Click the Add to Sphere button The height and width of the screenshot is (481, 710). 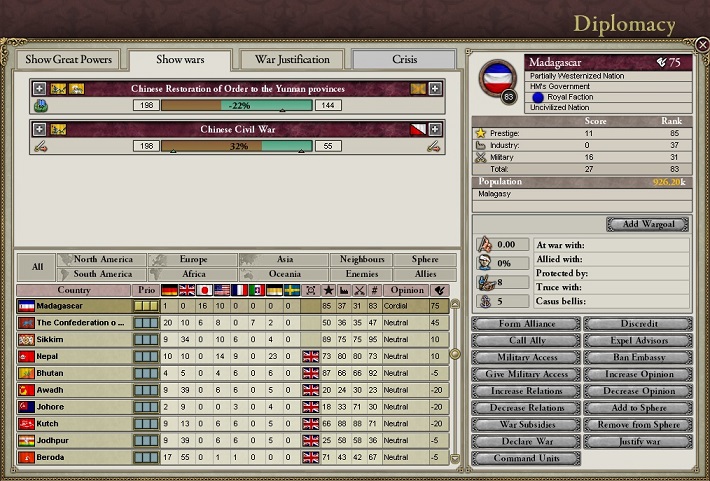pos(636,408)
